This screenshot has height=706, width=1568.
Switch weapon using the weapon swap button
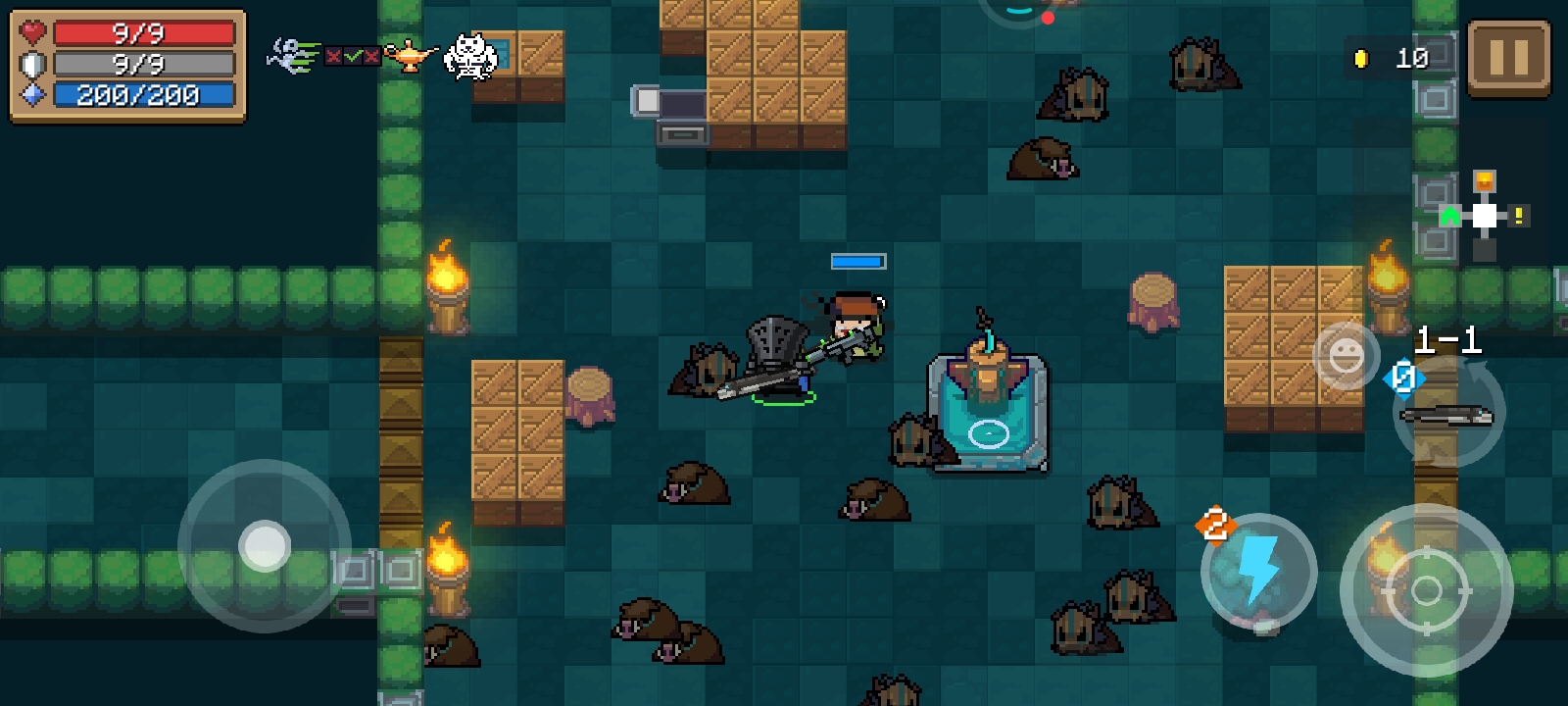1448,413
